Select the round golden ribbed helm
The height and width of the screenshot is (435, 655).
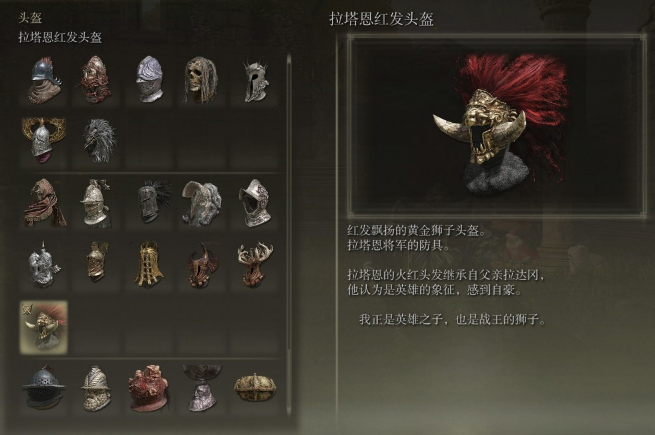(253, 387)
